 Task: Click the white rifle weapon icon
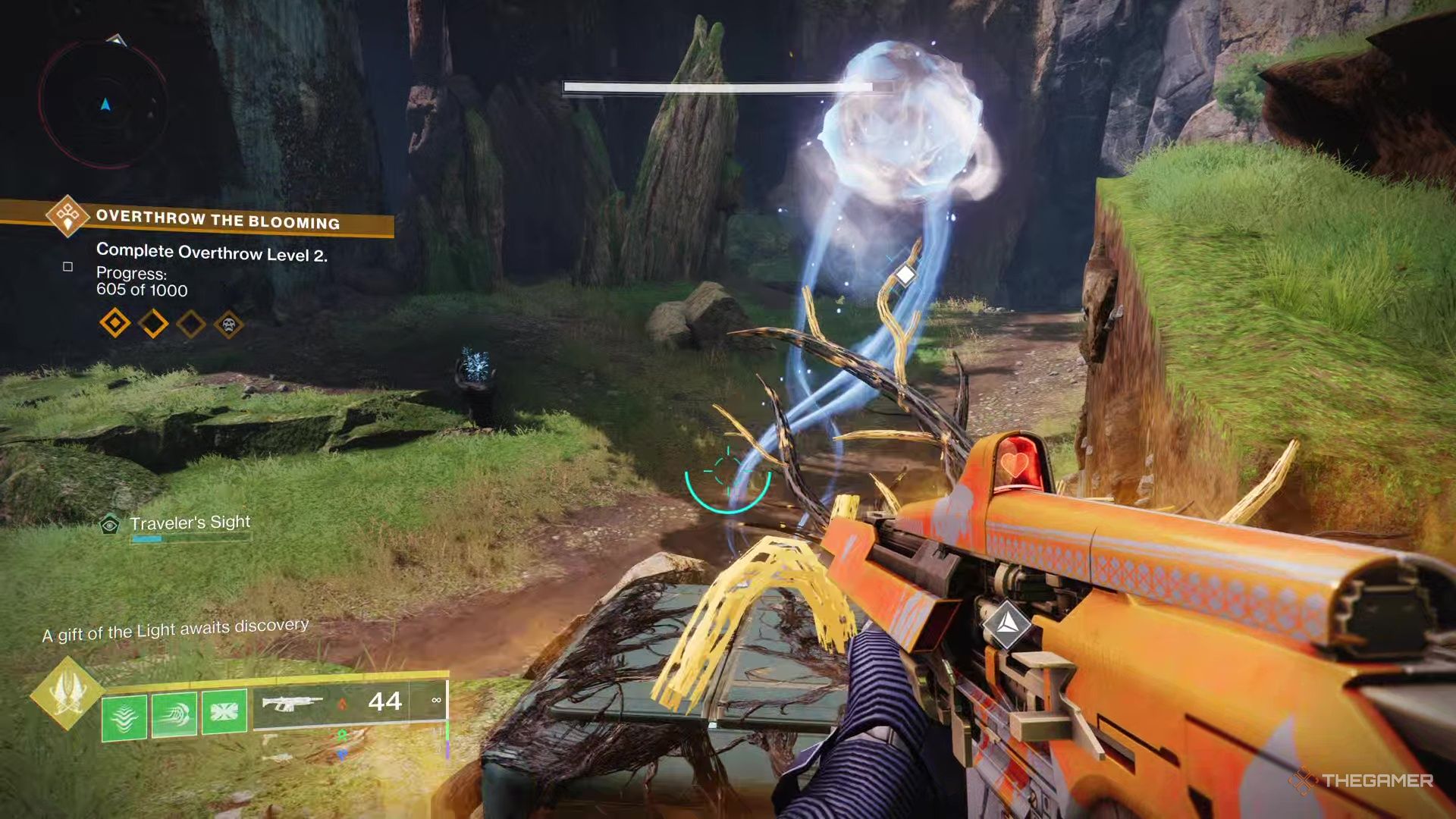tap(294, 703)
